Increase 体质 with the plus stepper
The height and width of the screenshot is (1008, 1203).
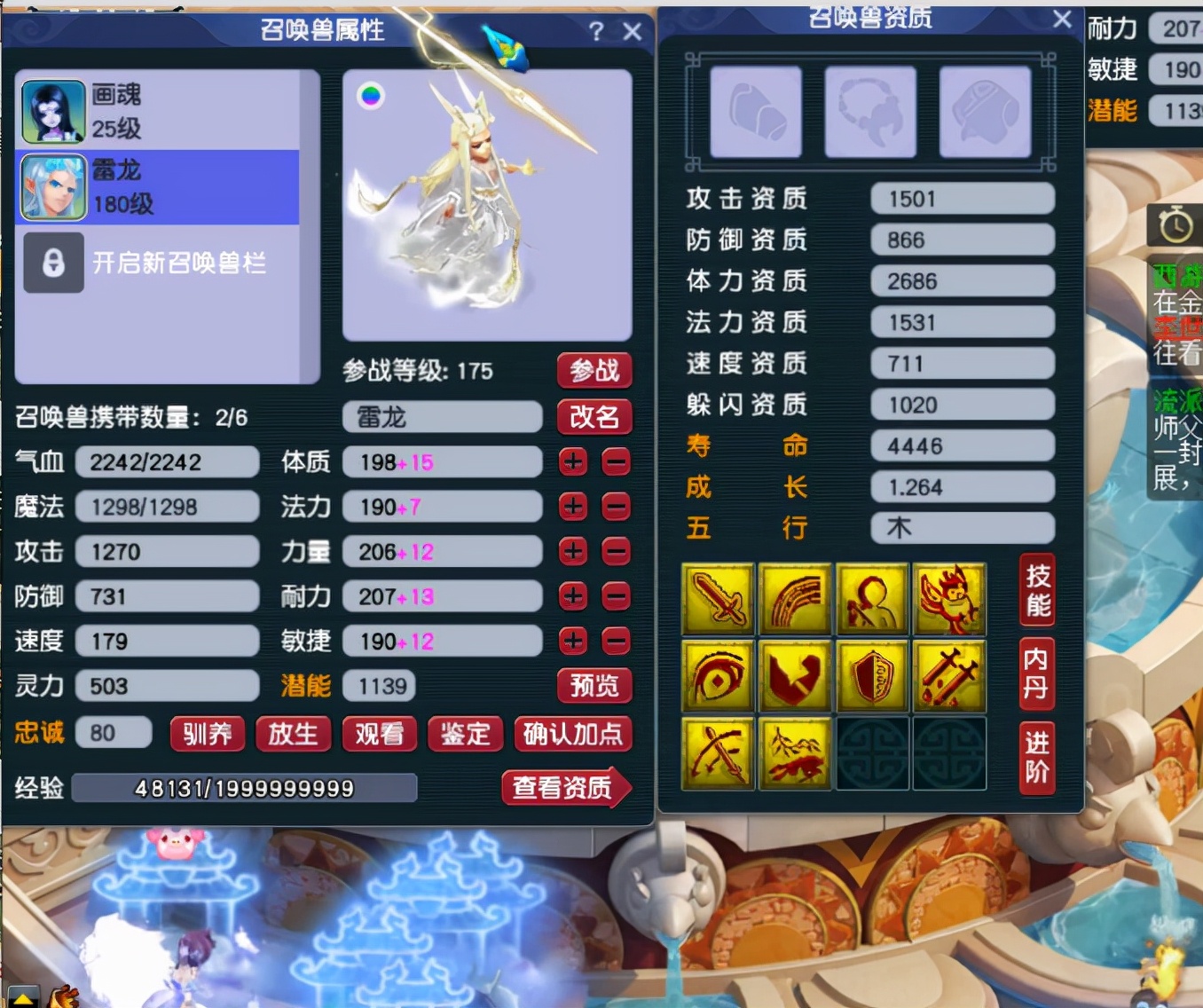point(573,462)
